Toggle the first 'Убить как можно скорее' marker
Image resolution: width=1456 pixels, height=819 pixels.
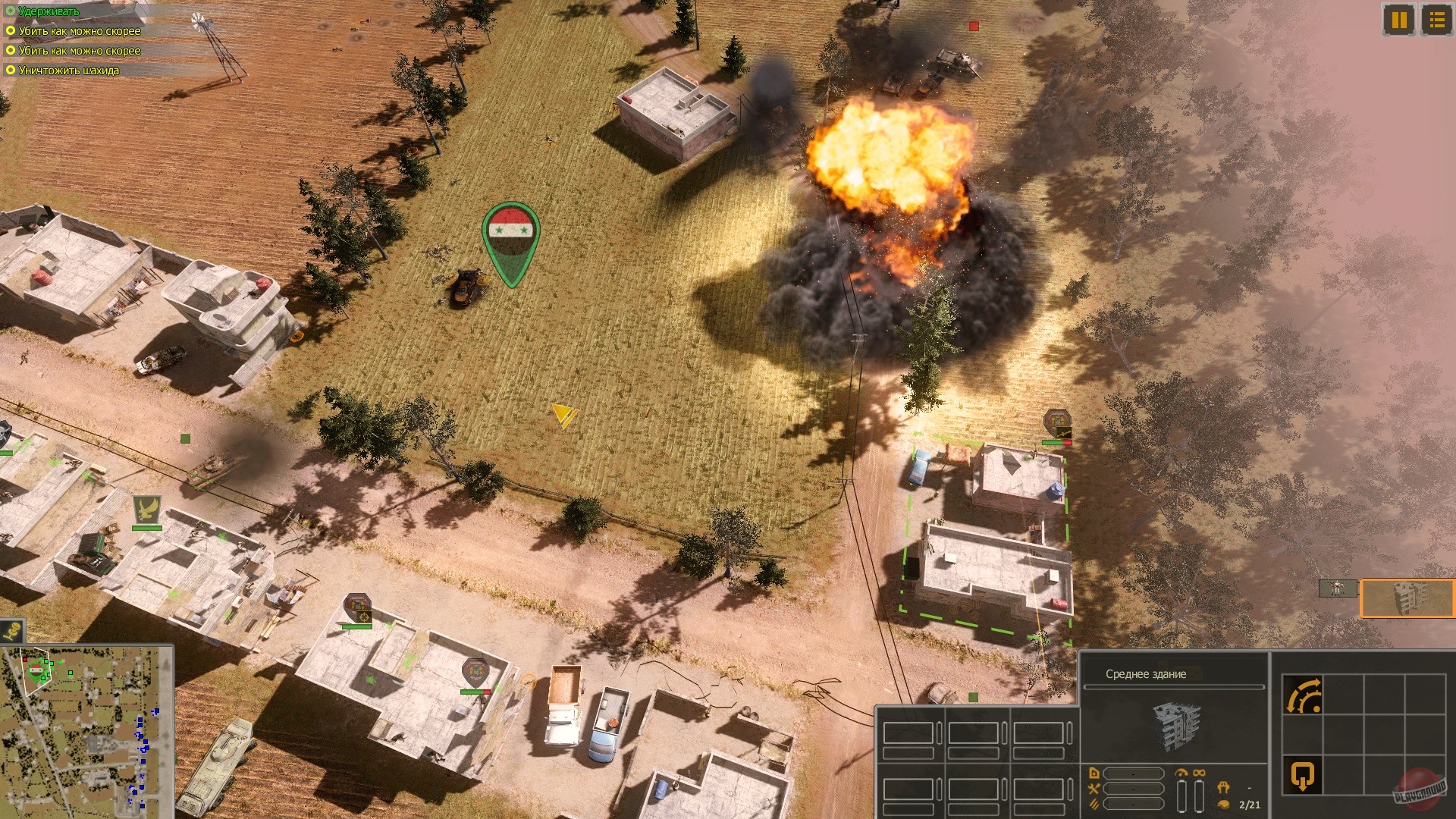tap(10, 31)
